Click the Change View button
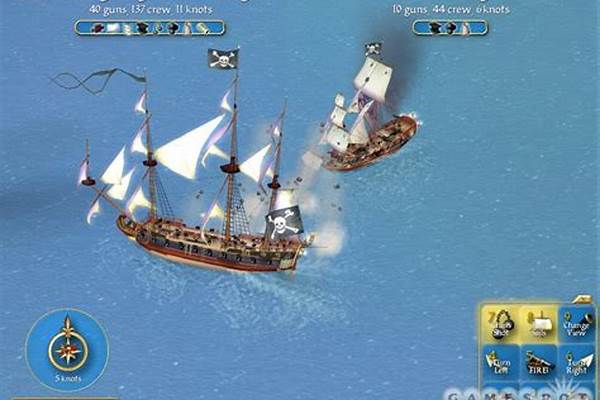600x400 pixels. pos(578,325)
